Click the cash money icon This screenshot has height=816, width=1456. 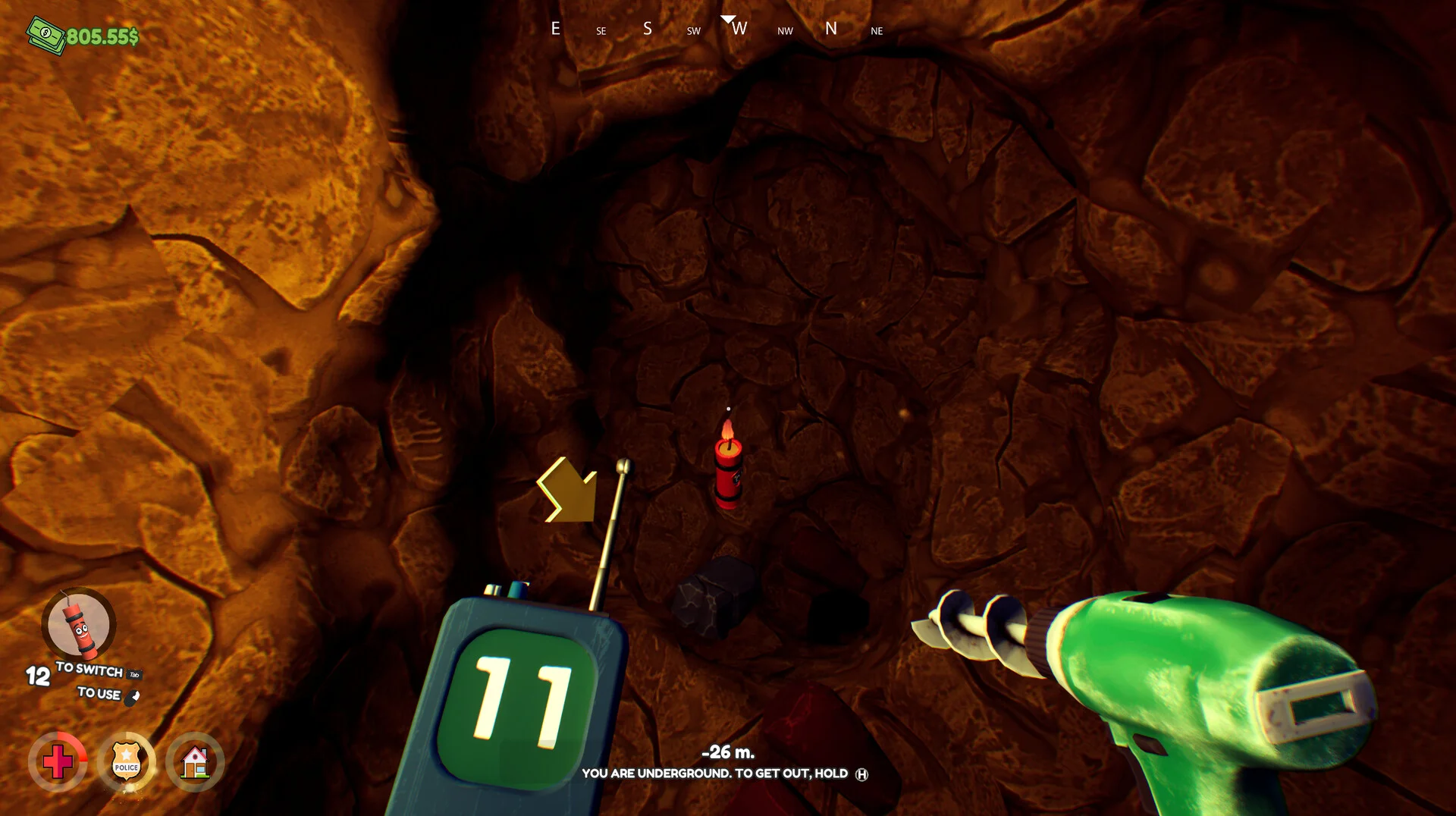(x=45, y=35)
